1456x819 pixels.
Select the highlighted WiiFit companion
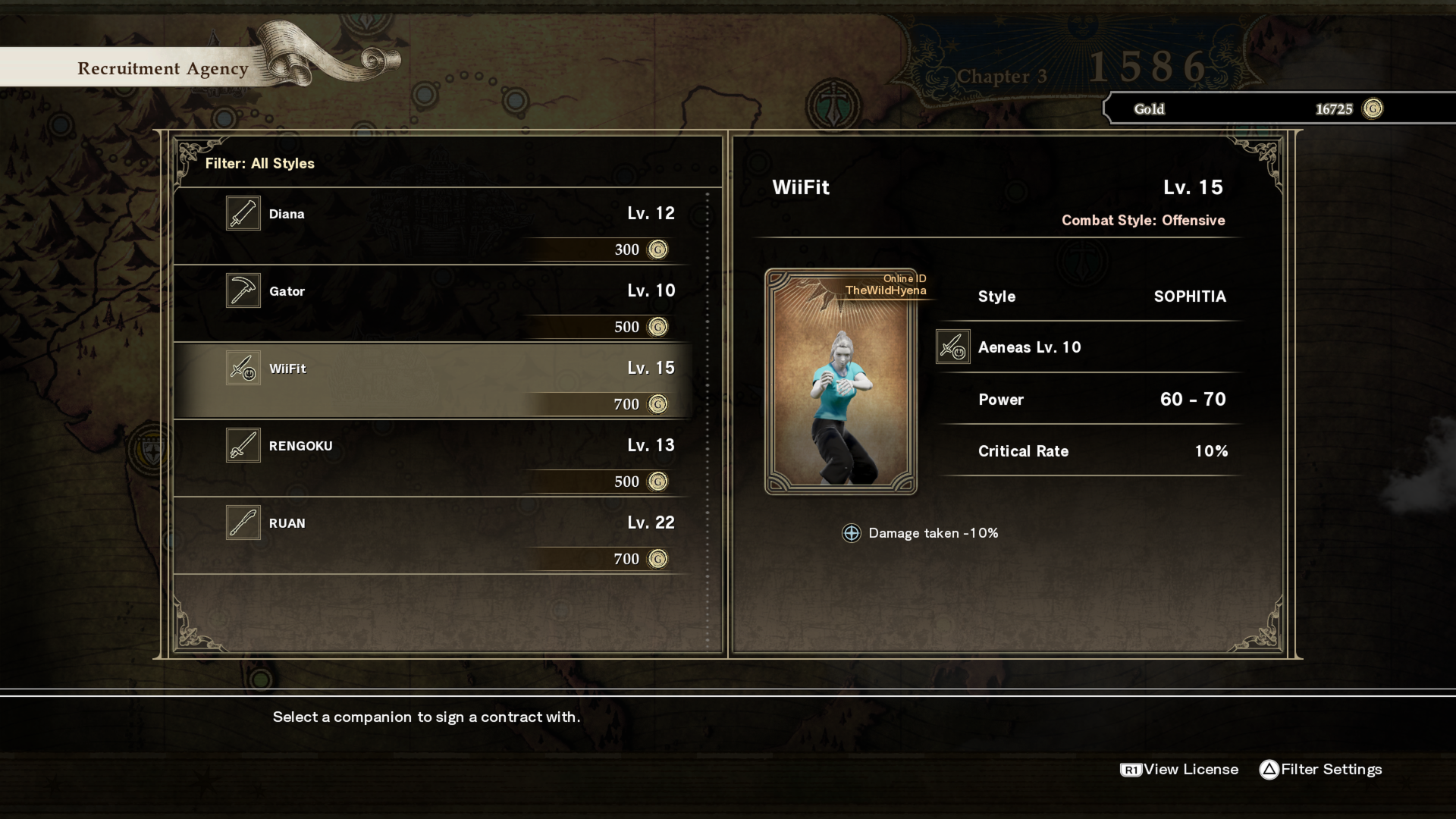(432, 381)
